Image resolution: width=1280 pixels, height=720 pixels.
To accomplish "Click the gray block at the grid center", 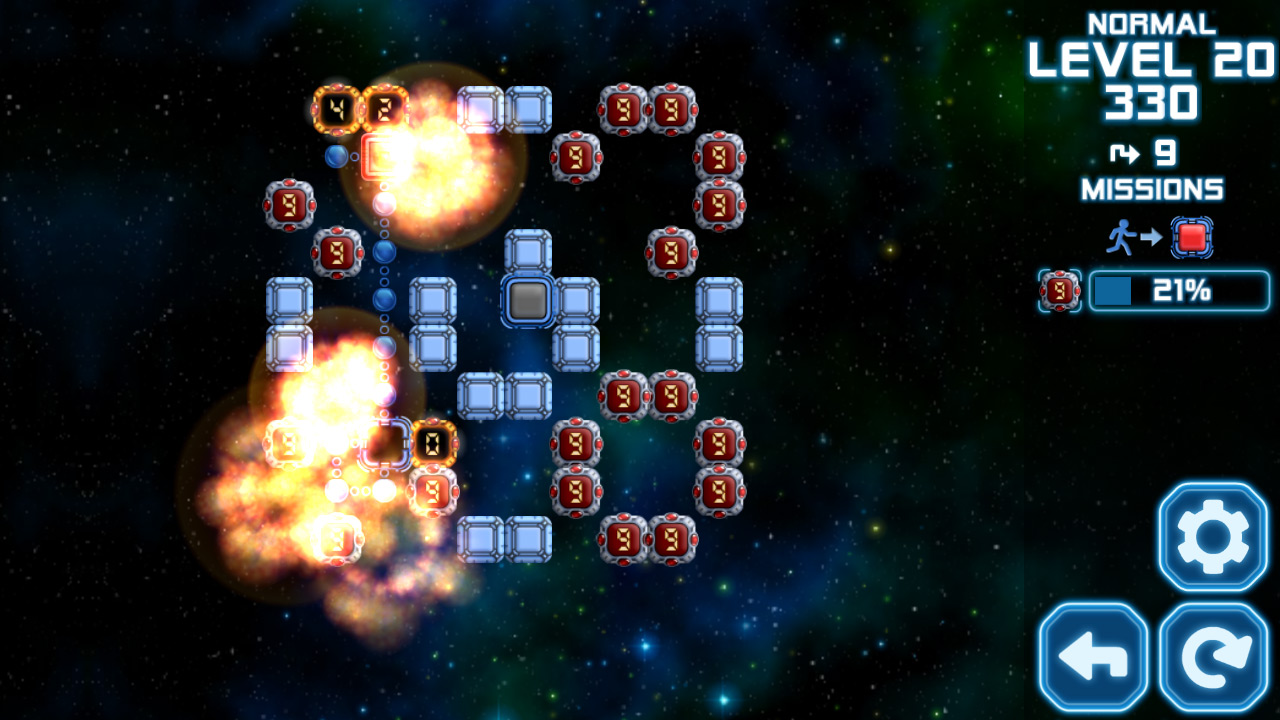I will [x=530, y=298].
